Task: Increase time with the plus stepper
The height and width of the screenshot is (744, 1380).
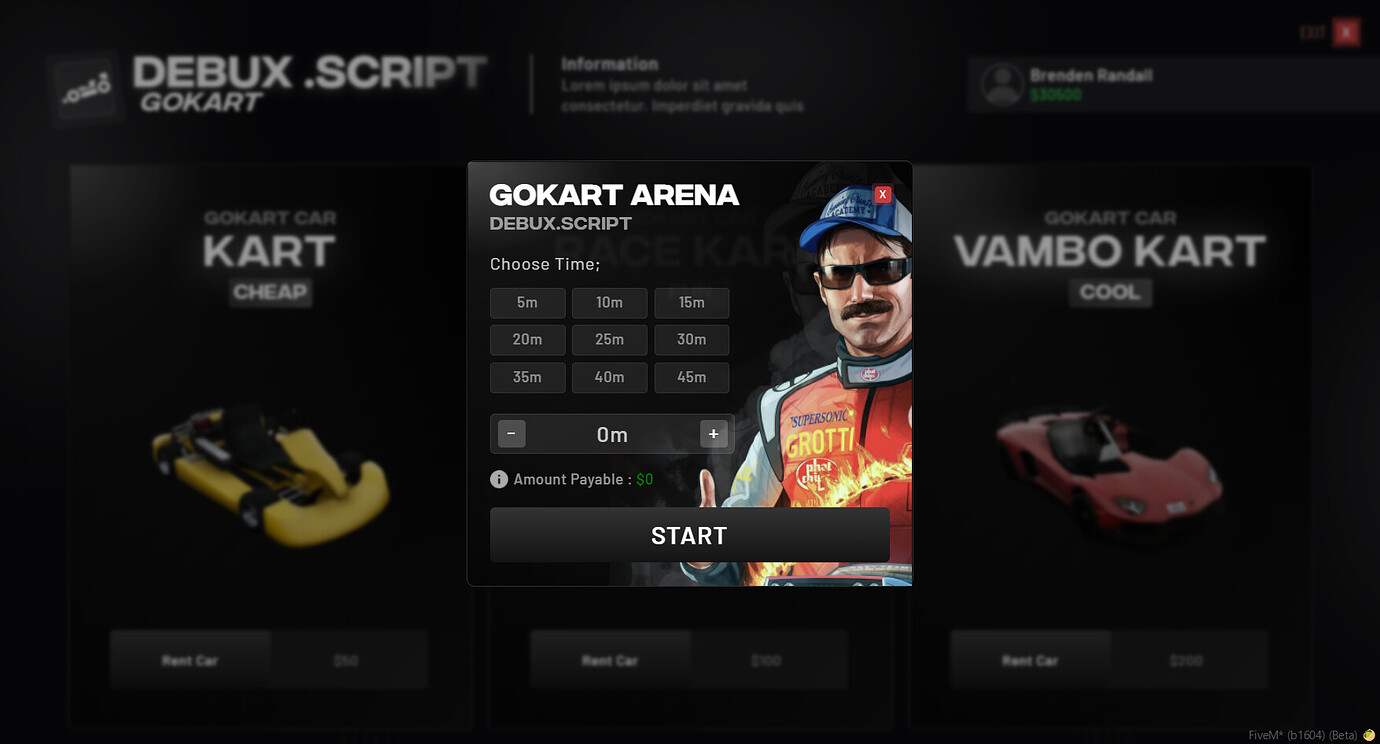Action: (713, 434)
